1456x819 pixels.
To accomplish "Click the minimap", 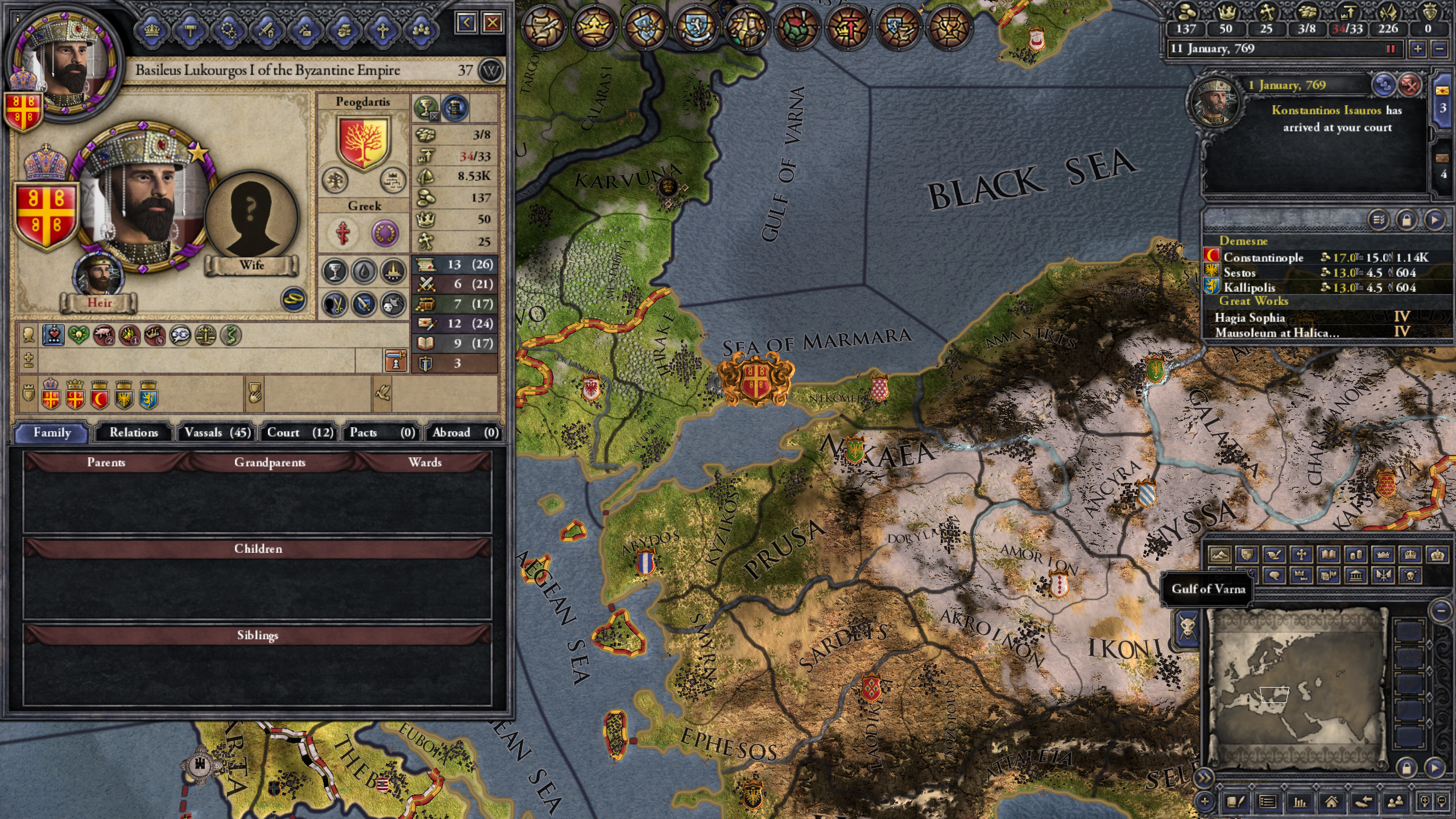I will pyautogui.click(x=1297, y=691).
